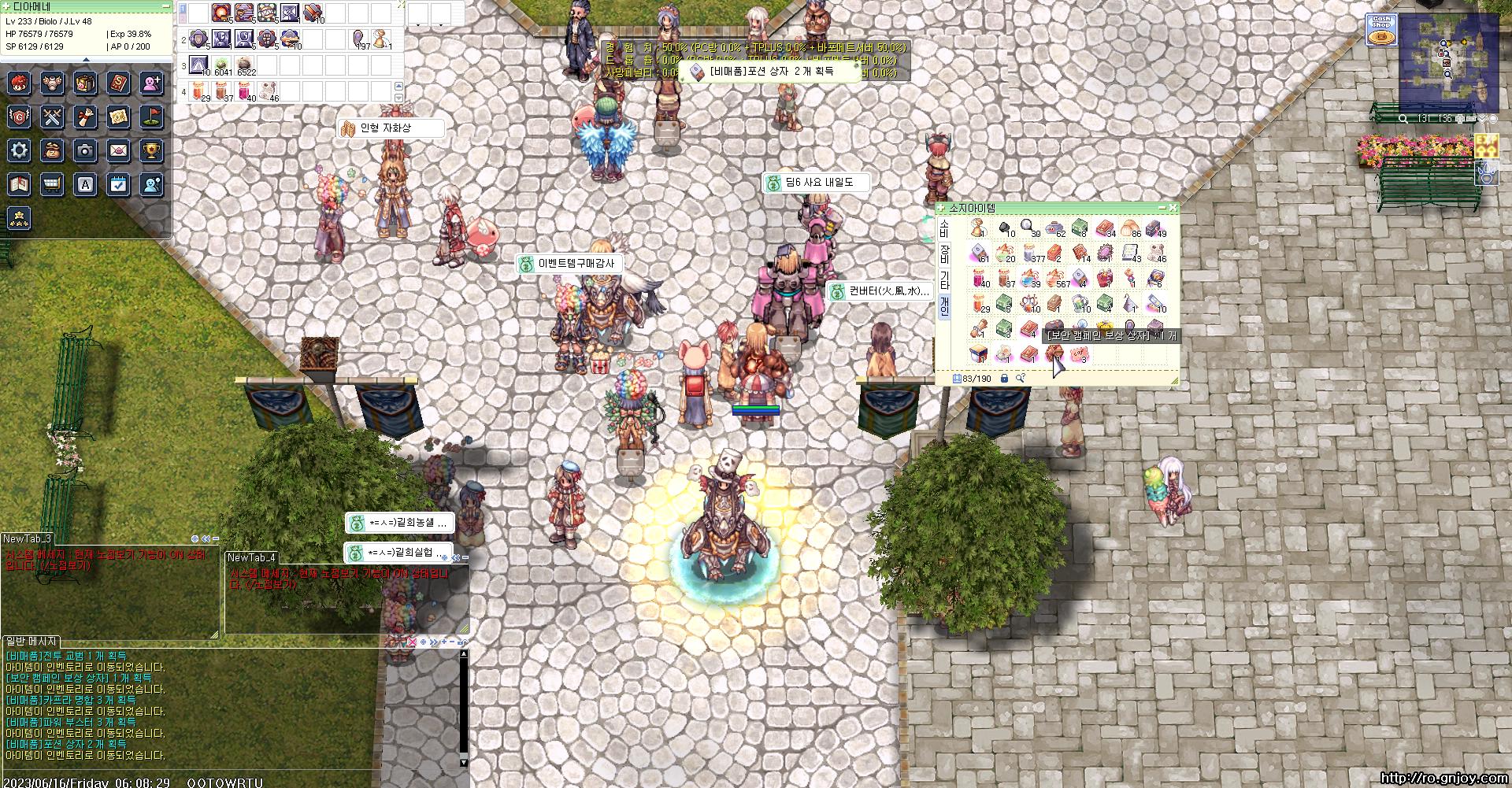Close the inventory window with the X
Viewport: 1512px width, 788px height.
point(1173,208)
